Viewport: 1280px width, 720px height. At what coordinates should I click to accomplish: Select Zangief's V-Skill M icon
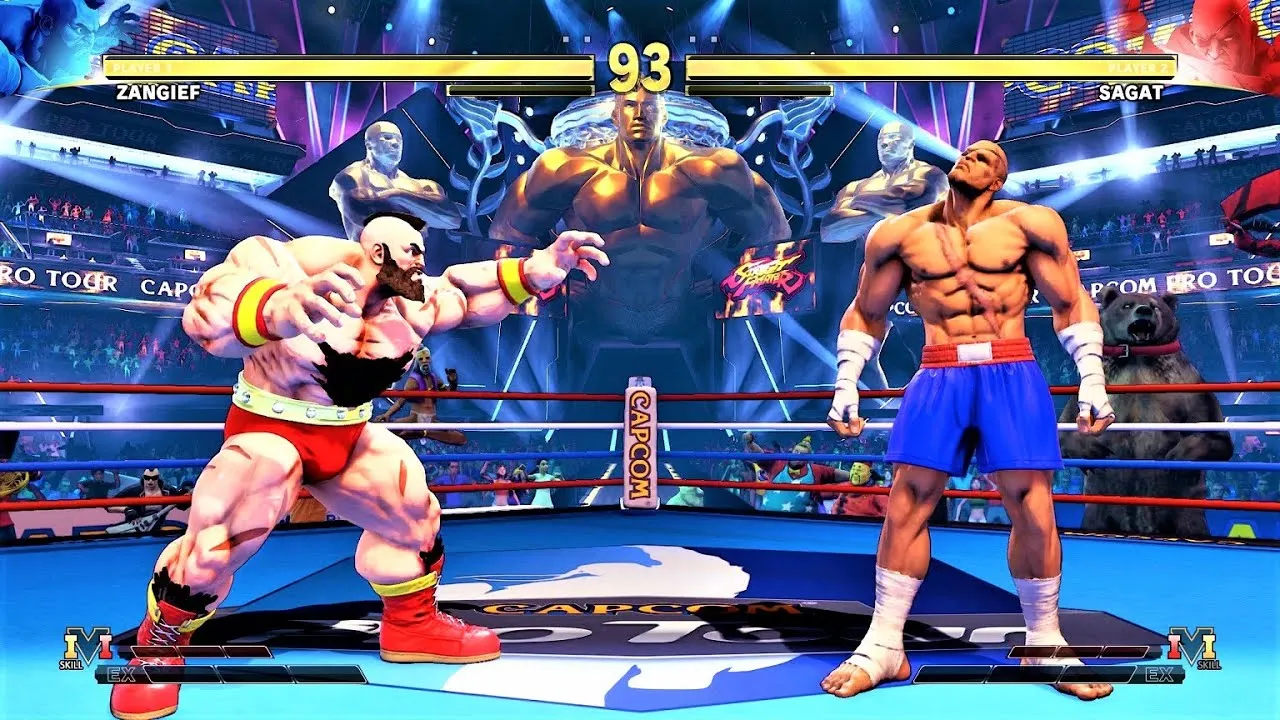coord(87,643)
